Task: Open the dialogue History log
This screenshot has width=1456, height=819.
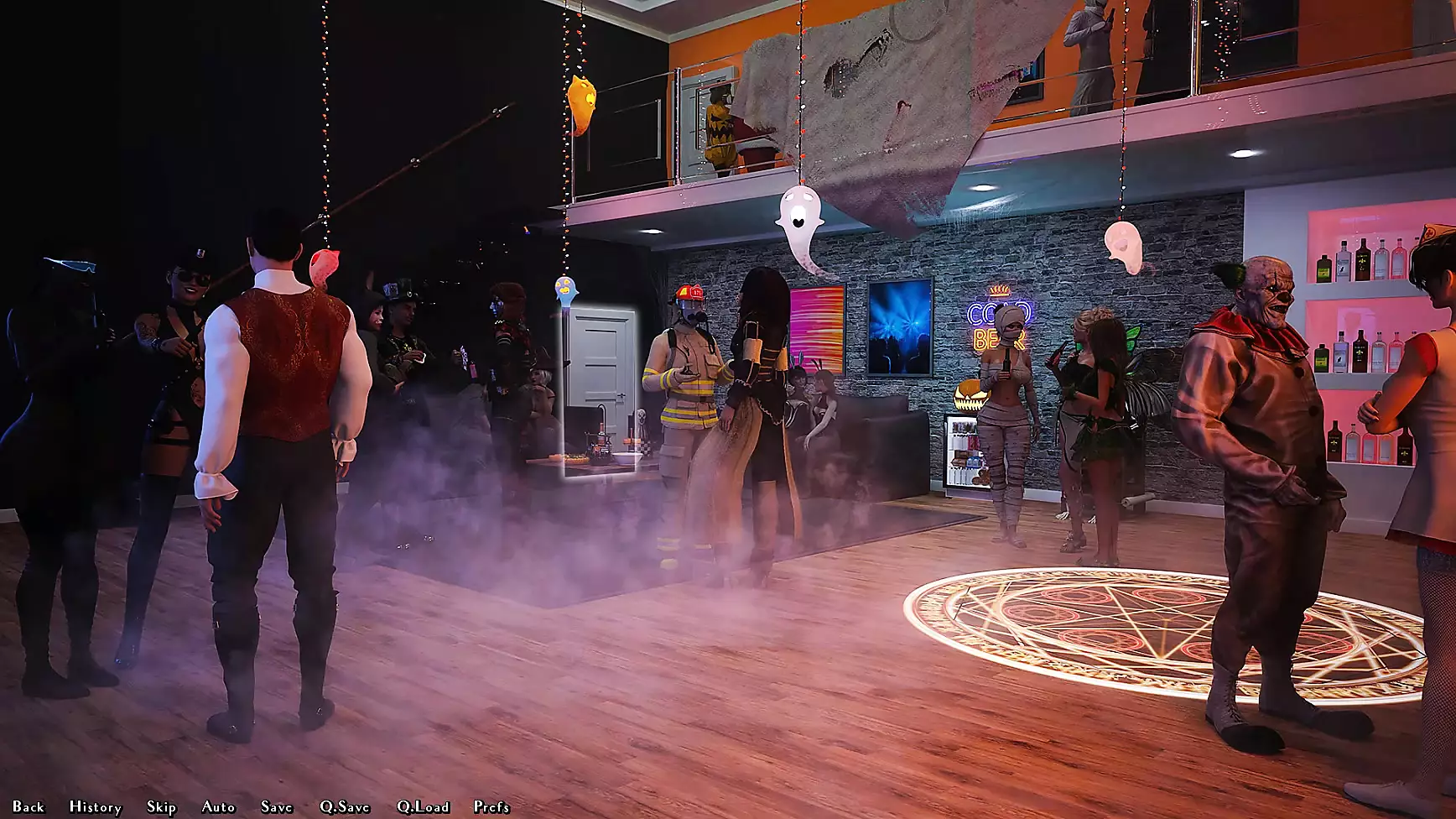Action: click(95, 806)
